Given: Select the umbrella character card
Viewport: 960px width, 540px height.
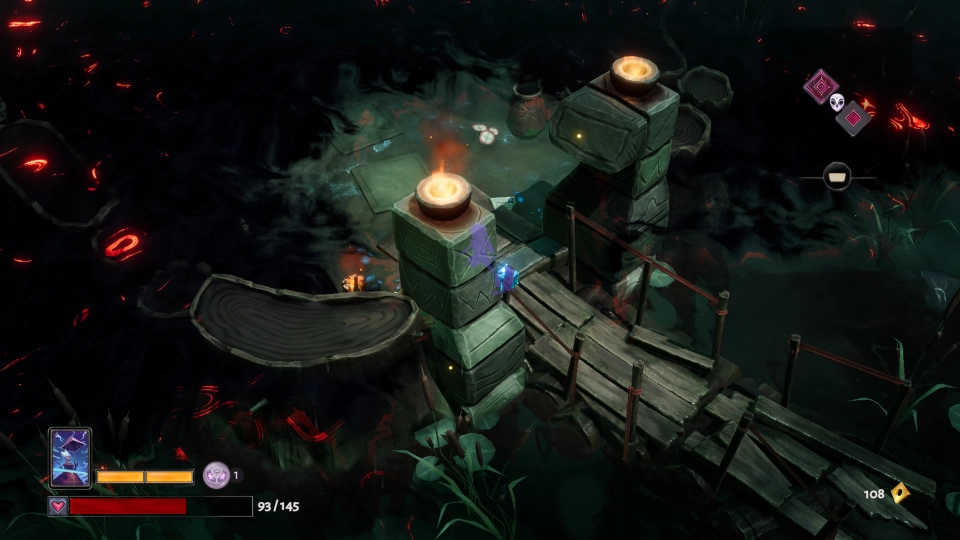Looking at the screenshot, I should [70, 458].
